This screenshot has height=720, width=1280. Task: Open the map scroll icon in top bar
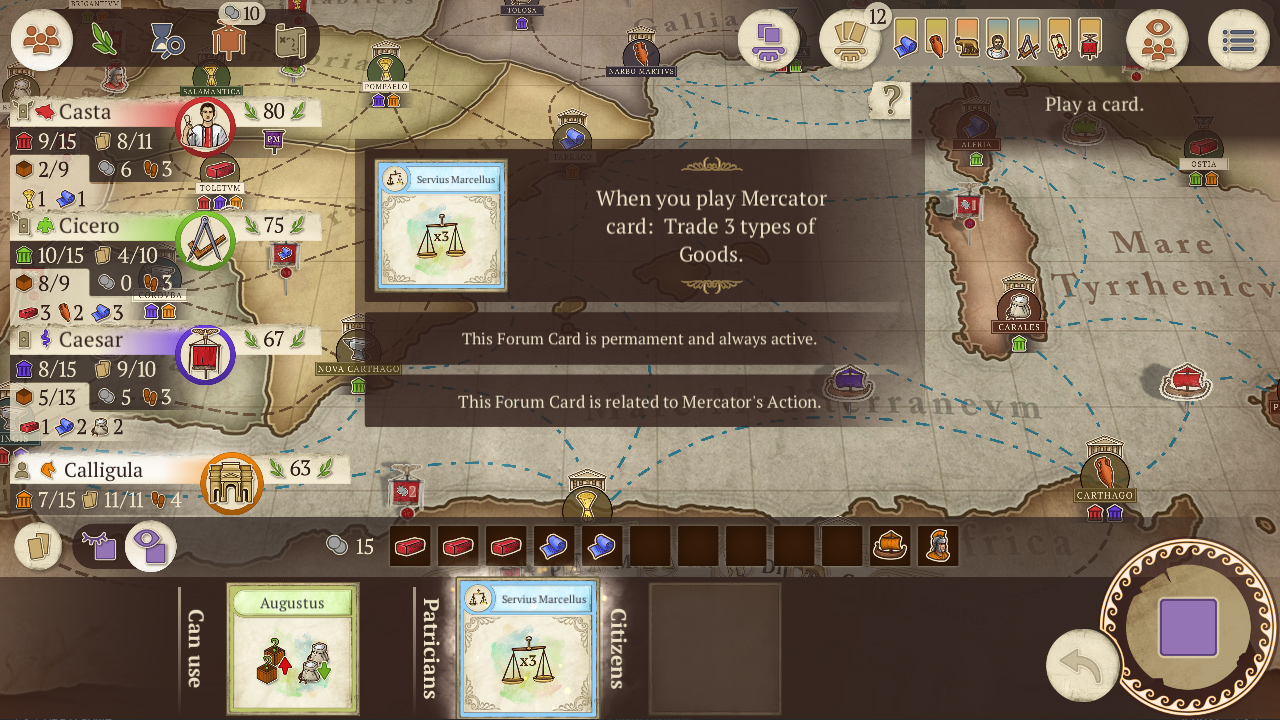292,40
